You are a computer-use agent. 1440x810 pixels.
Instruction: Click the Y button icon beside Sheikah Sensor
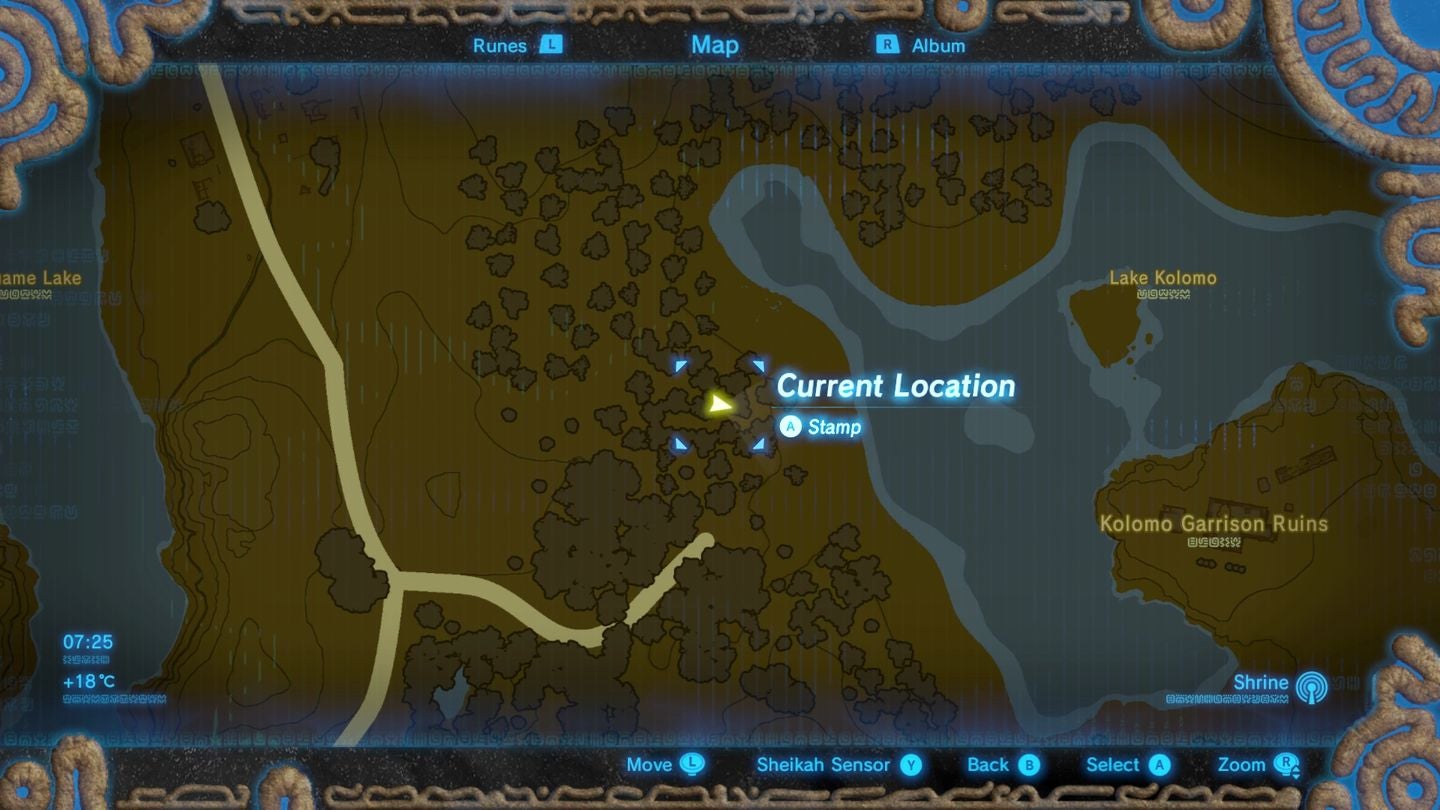(x=908, y=765)
